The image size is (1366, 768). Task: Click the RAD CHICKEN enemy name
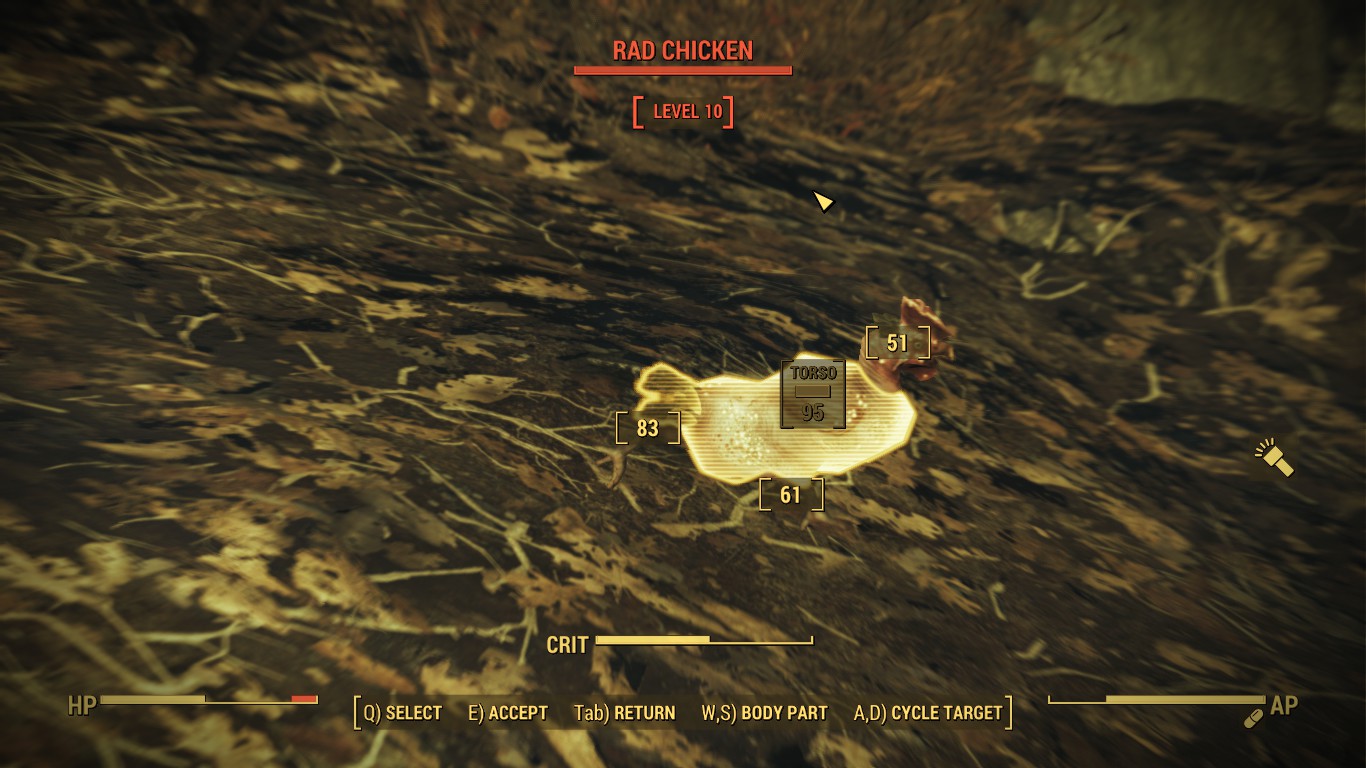pyautogui.click(x=682, y=50)
